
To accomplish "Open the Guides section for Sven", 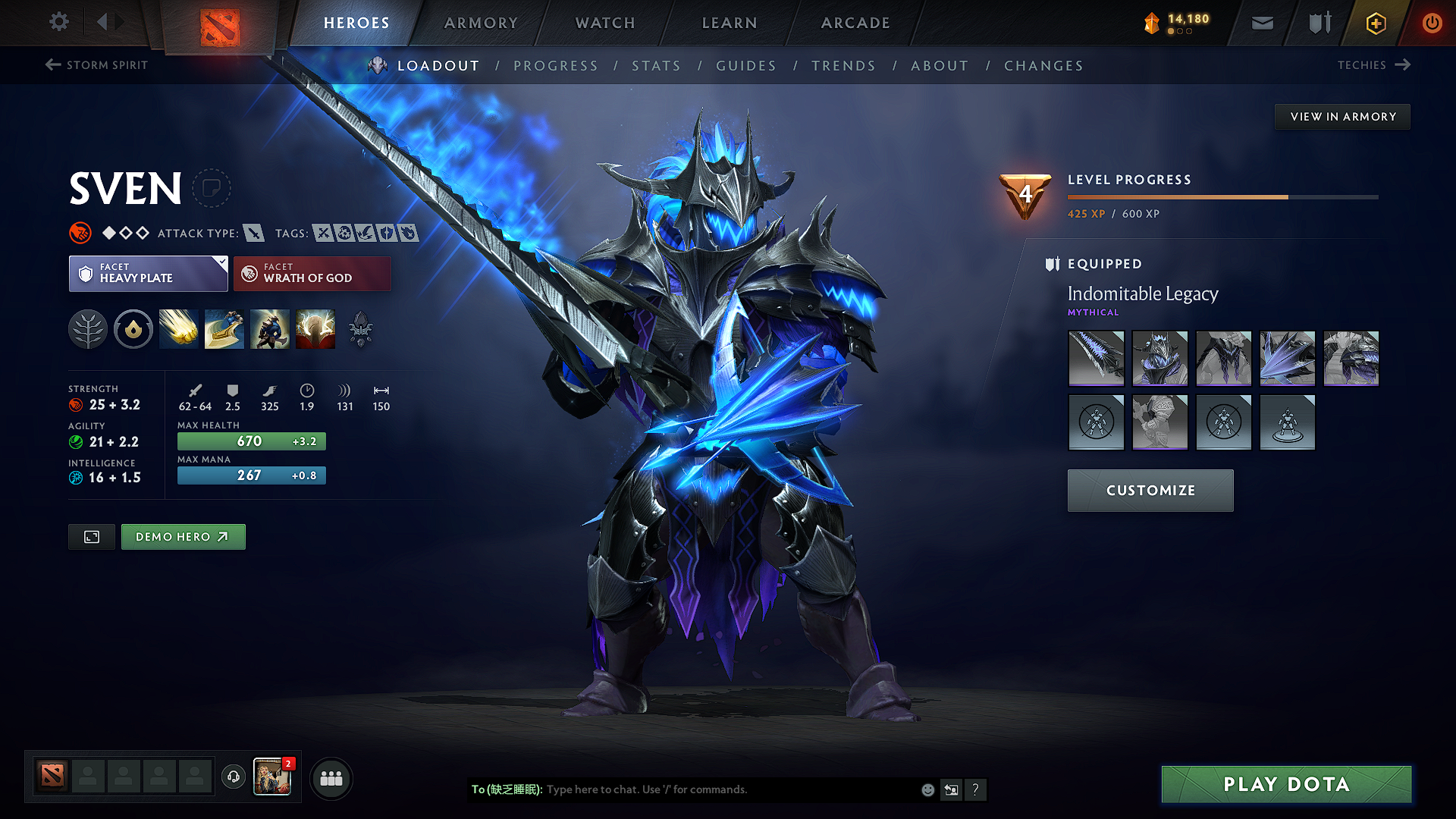I will (x=746, y=66).
